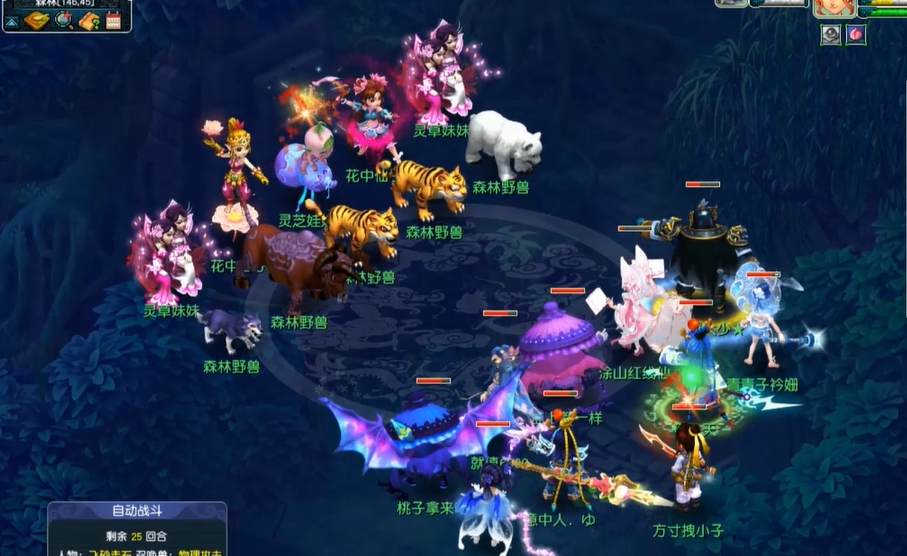Select the red-haired character portrait

coord(832,7)
